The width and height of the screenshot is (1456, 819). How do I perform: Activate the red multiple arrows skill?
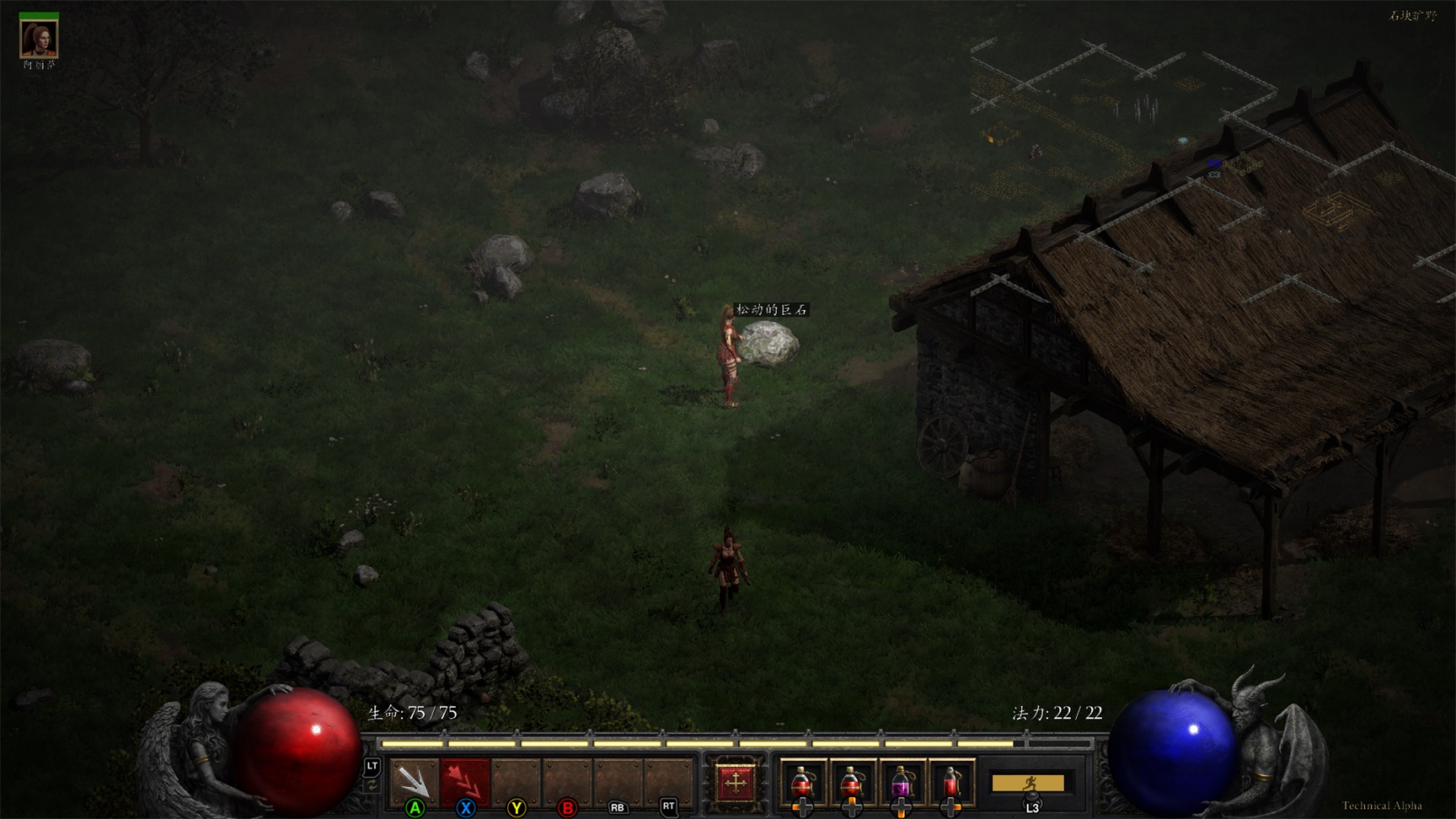(465, 781)
